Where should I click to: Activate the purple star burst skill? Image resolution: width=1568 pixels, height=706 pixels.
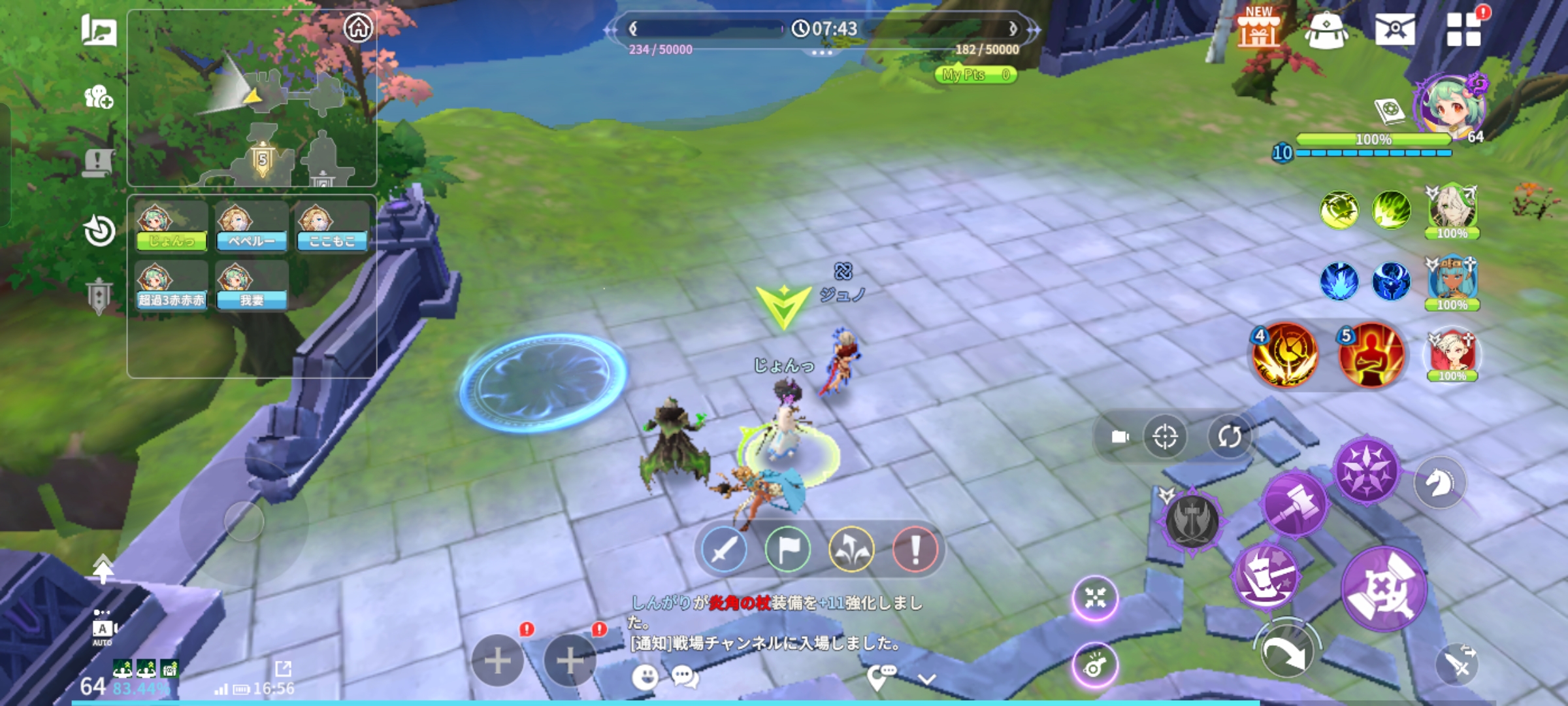[x=1367, y=471]
